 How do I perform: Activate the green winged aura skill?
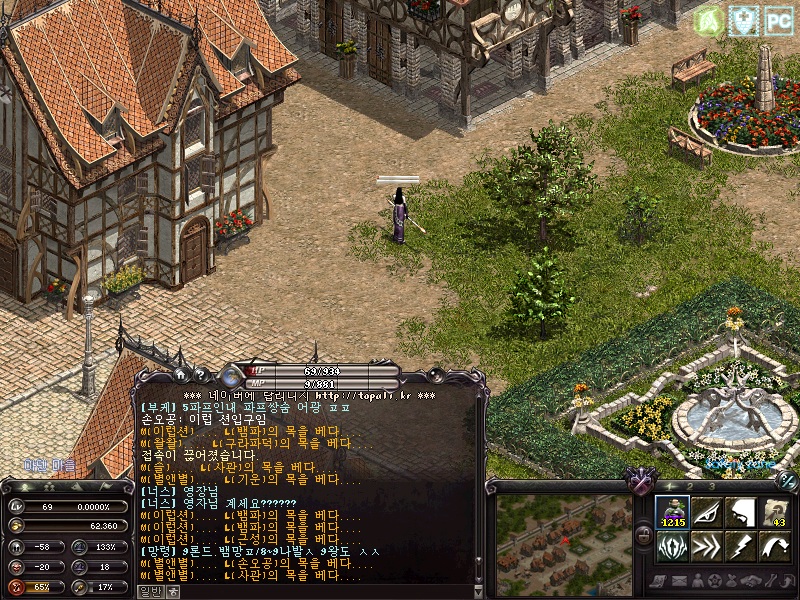point(672,547)
